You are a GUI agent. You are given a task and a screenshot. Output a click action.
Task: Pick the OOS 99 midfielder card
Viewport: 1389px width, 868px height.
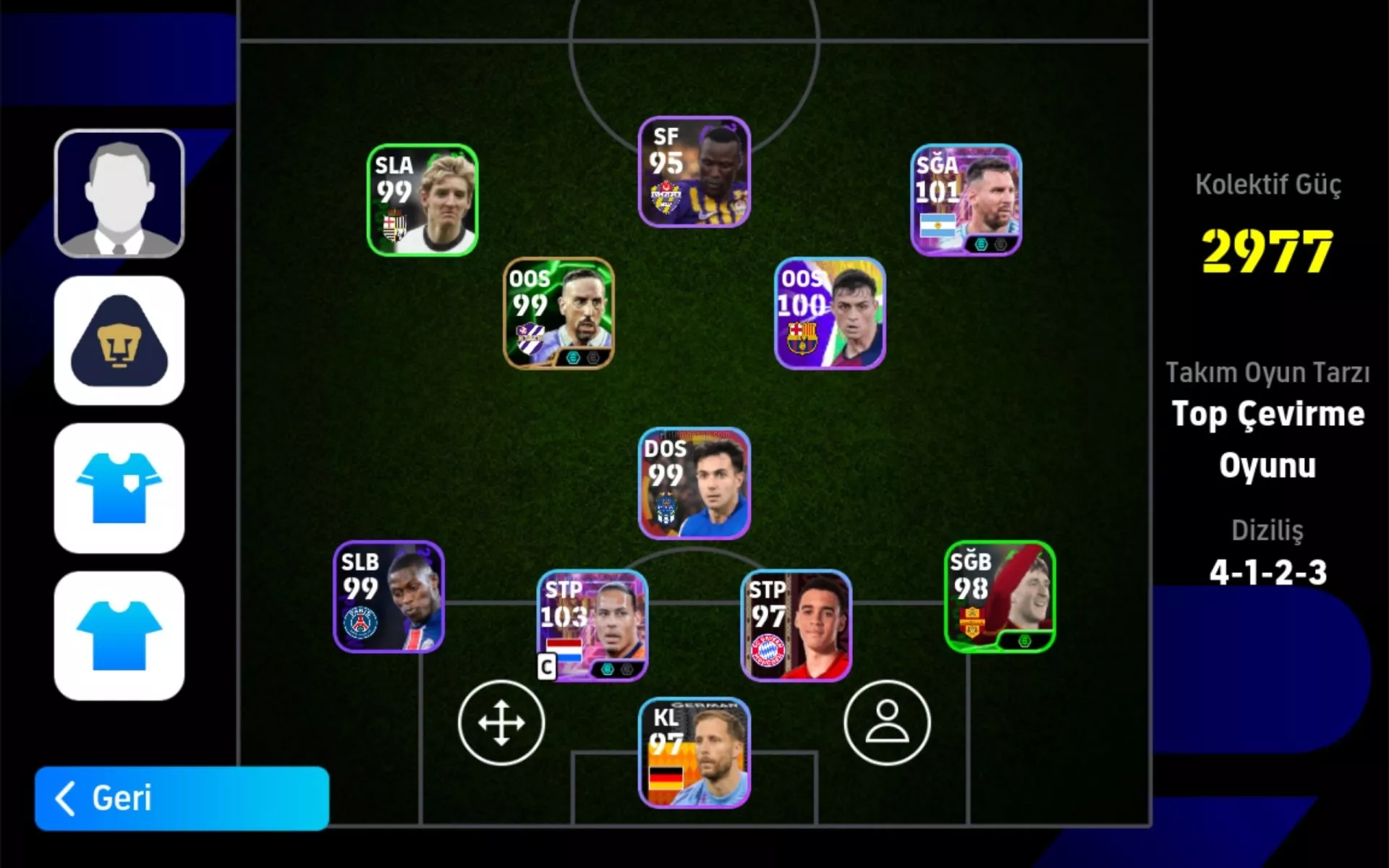pyautogui.click(x=558, y=313)
